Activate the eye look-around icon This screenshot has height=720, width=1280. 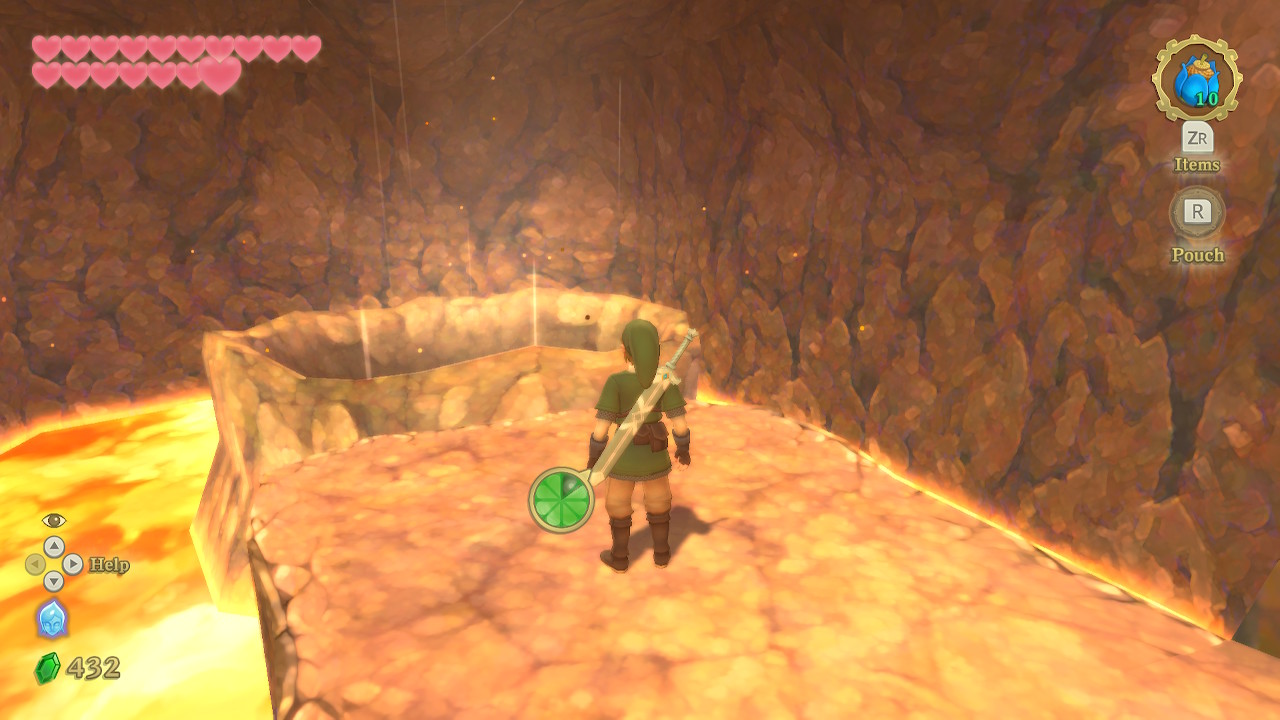coord(53,520)
